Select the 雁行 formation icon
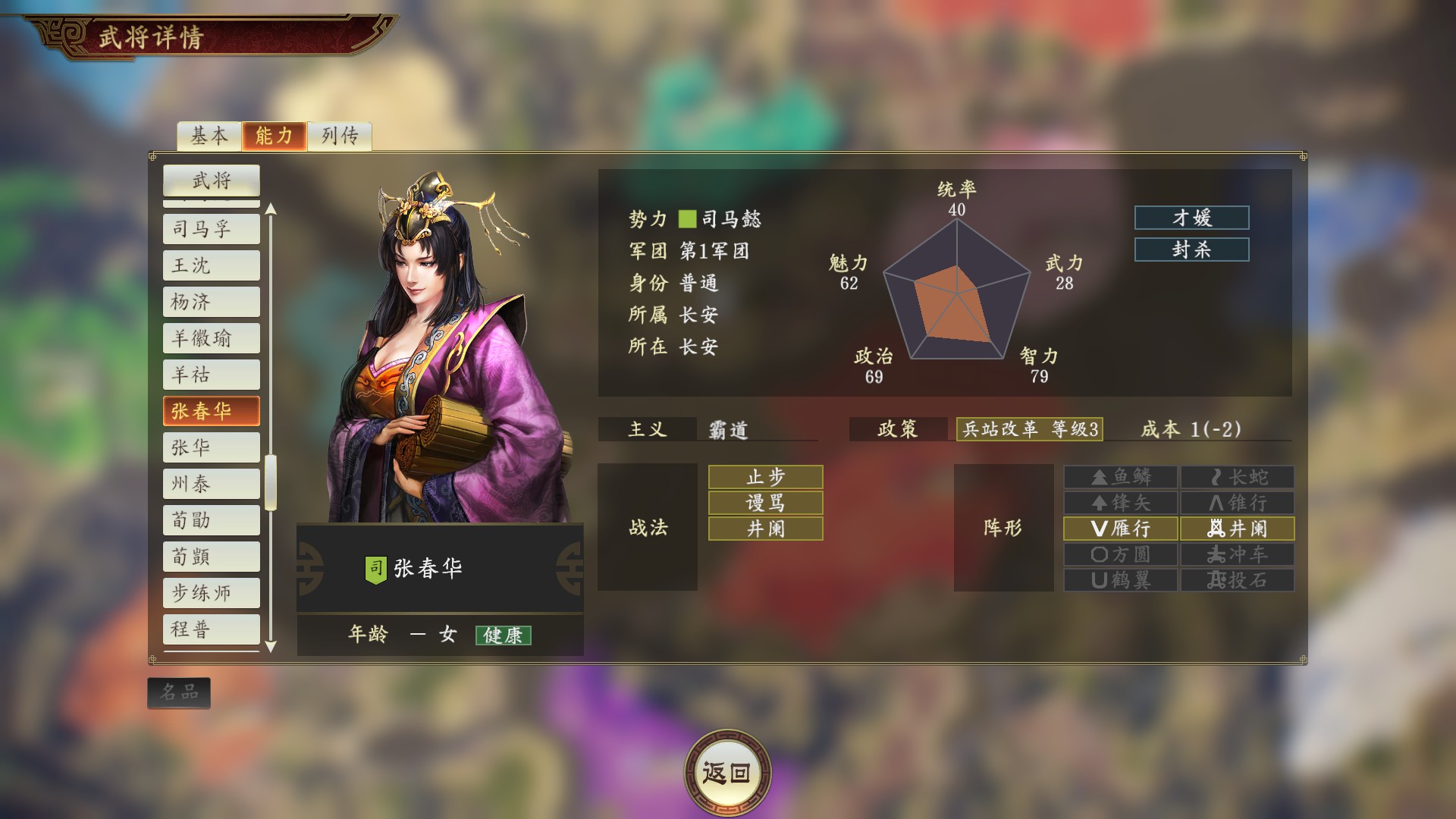The image size is (1456, 819). point(1120,529)
